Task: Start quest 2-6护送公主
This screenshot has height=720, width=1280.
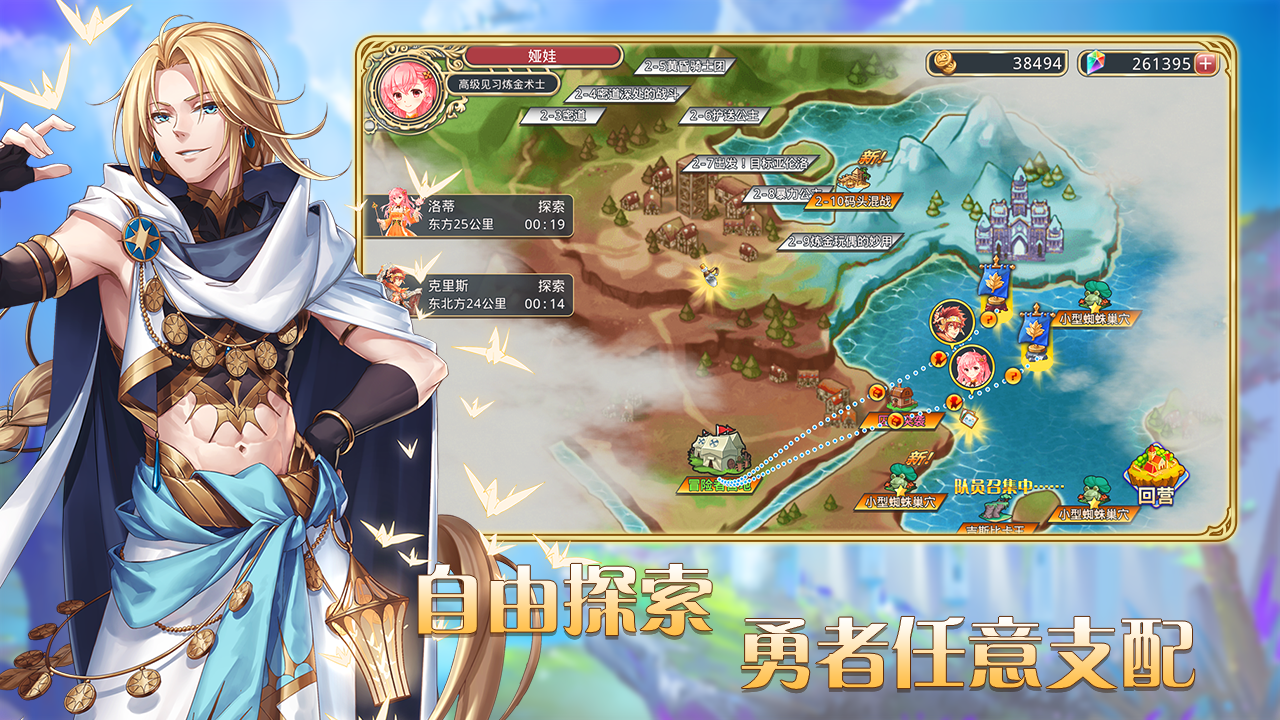Action: point(722,116)
